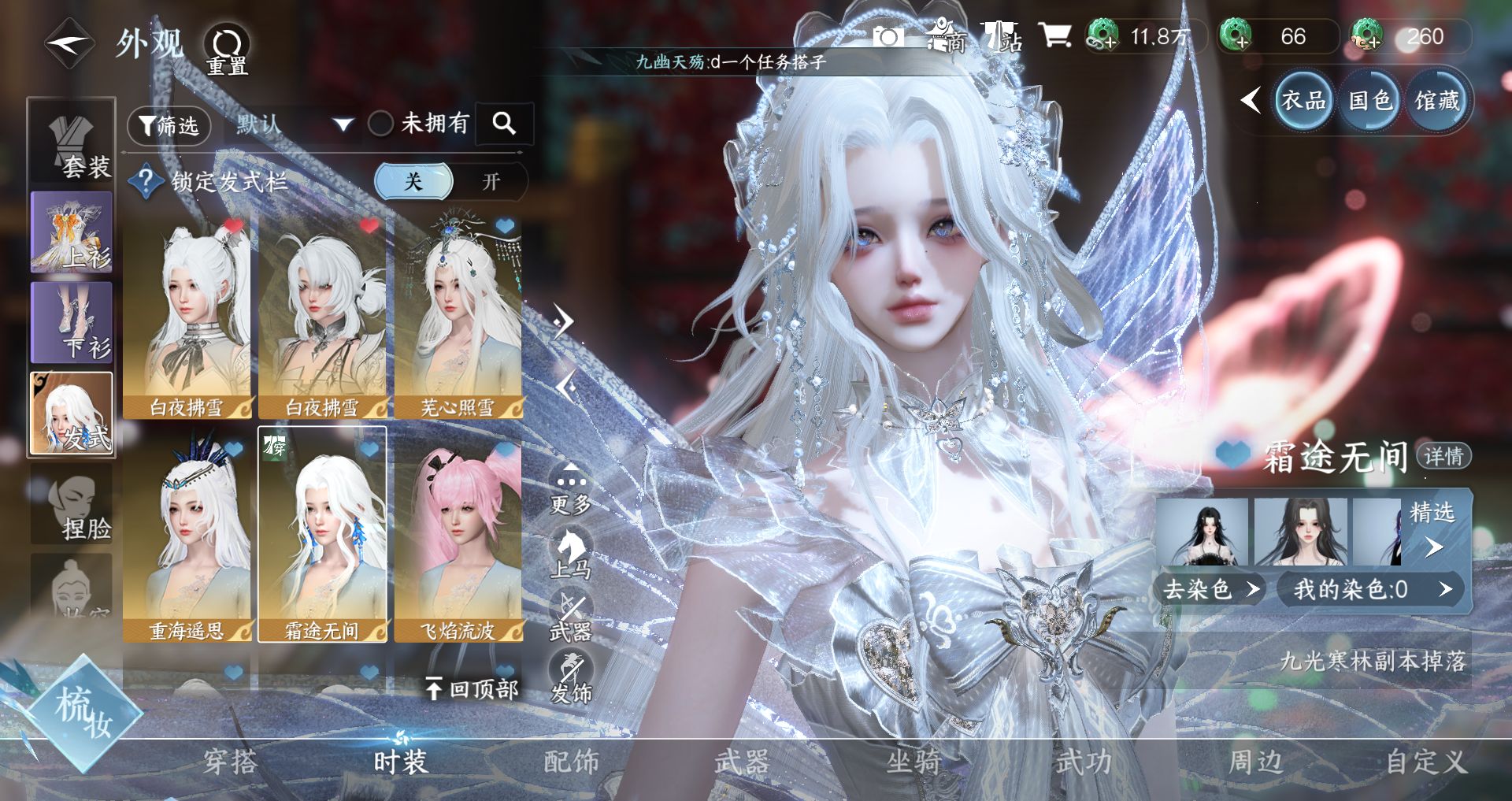The width and height of the screenshot is (1512, 801).
Task: Open hairstyle search via magnifier icon
Action: 504,123
